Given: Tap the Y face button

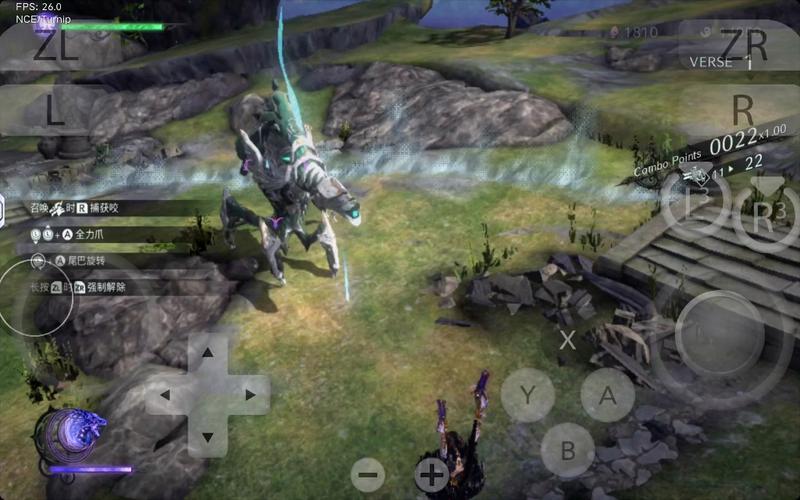Looking at the screenshot, I should click(527, 395).
